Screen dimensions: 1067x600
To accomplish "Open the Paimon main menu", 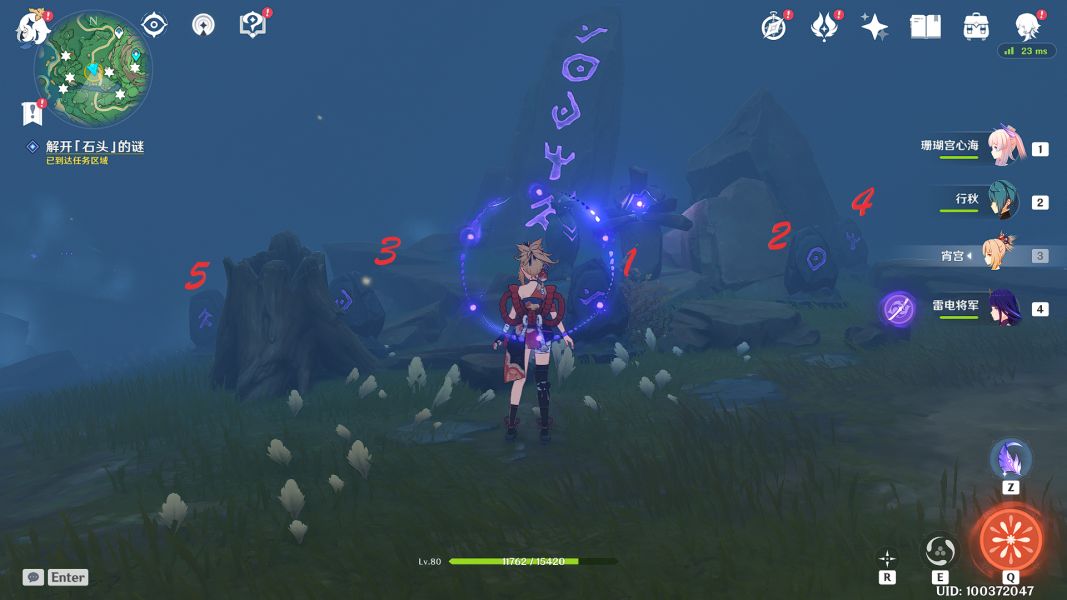I will tap(32, 26).
